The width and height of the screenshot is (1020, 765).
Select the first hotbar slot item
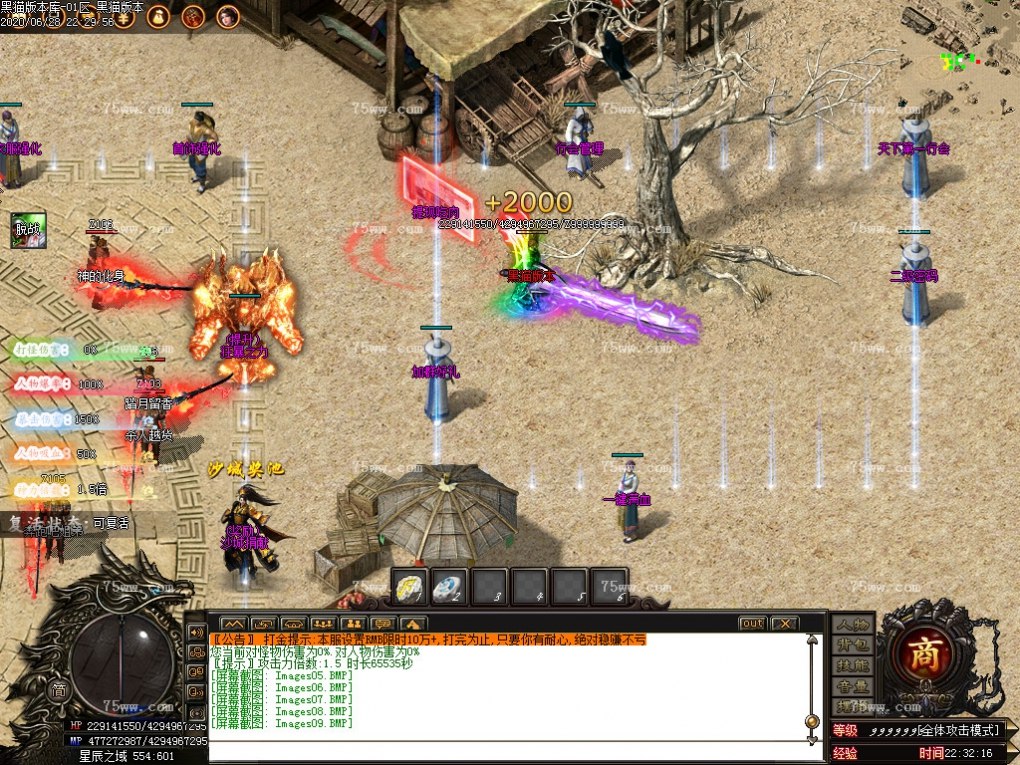(410, 586)
